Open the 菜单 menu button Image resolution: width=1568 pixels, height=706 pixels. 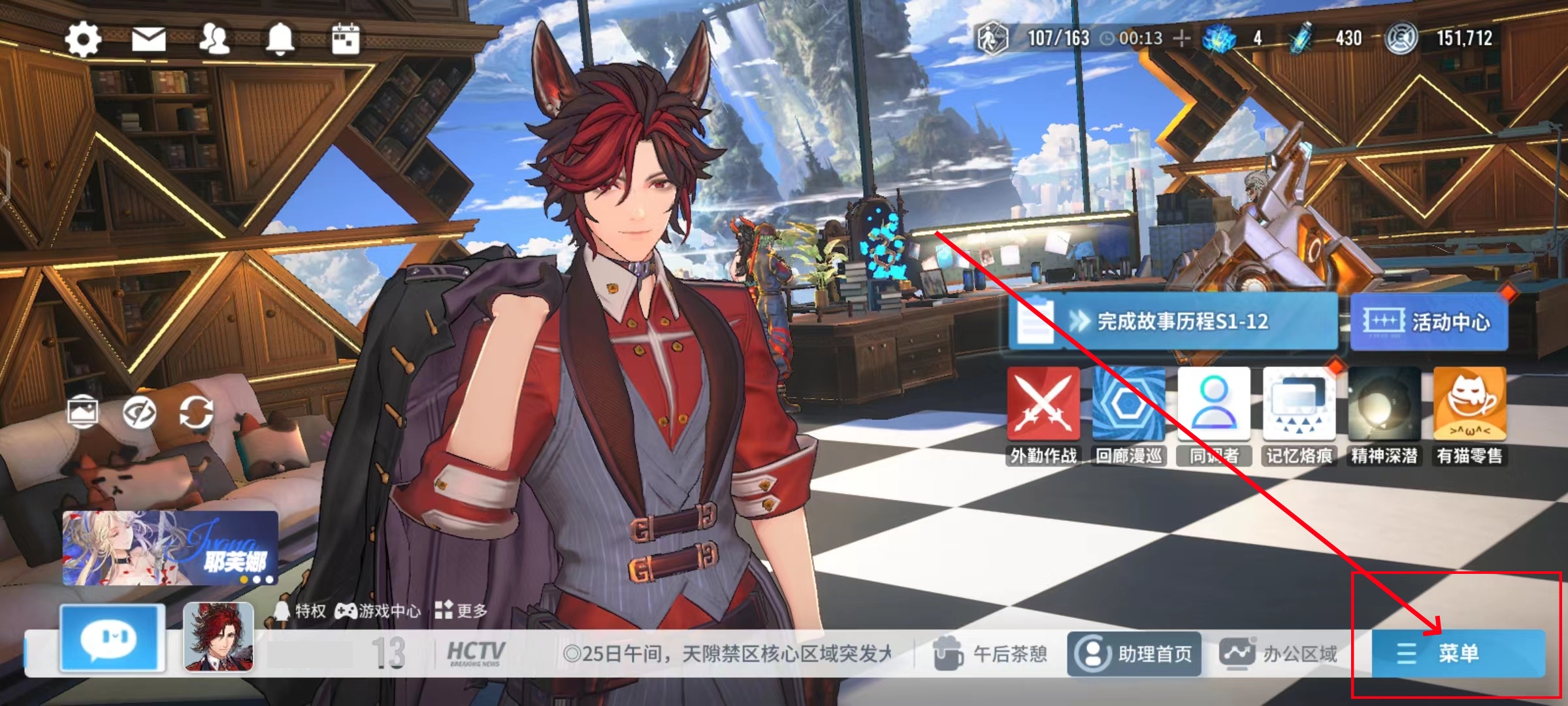tap(1458, 653)
